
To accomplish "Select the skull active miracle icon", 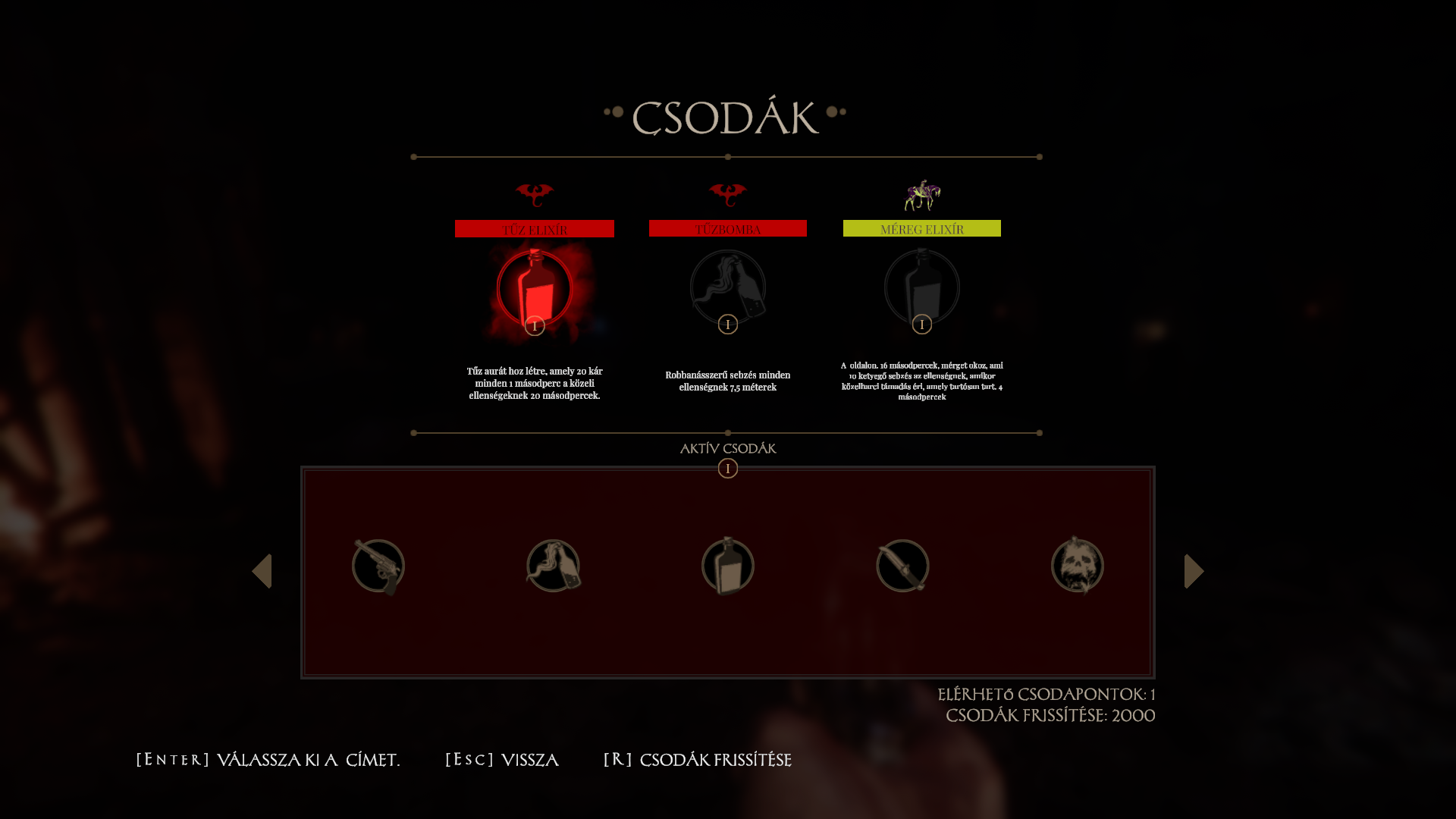I will pyautogui.click(x=1078, y=566).
